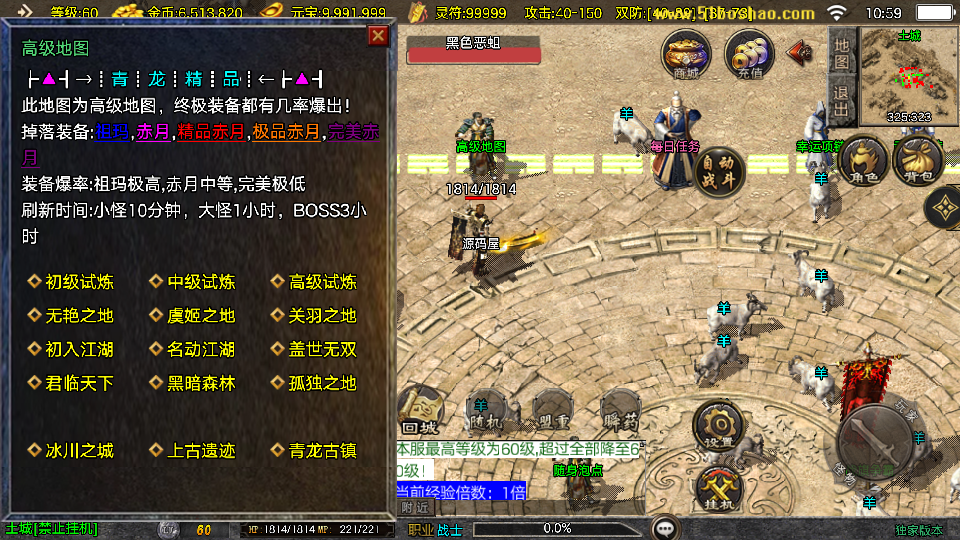Open the 角色 character sheet
The image size is (960, 540).
click(x=864, y=163)
